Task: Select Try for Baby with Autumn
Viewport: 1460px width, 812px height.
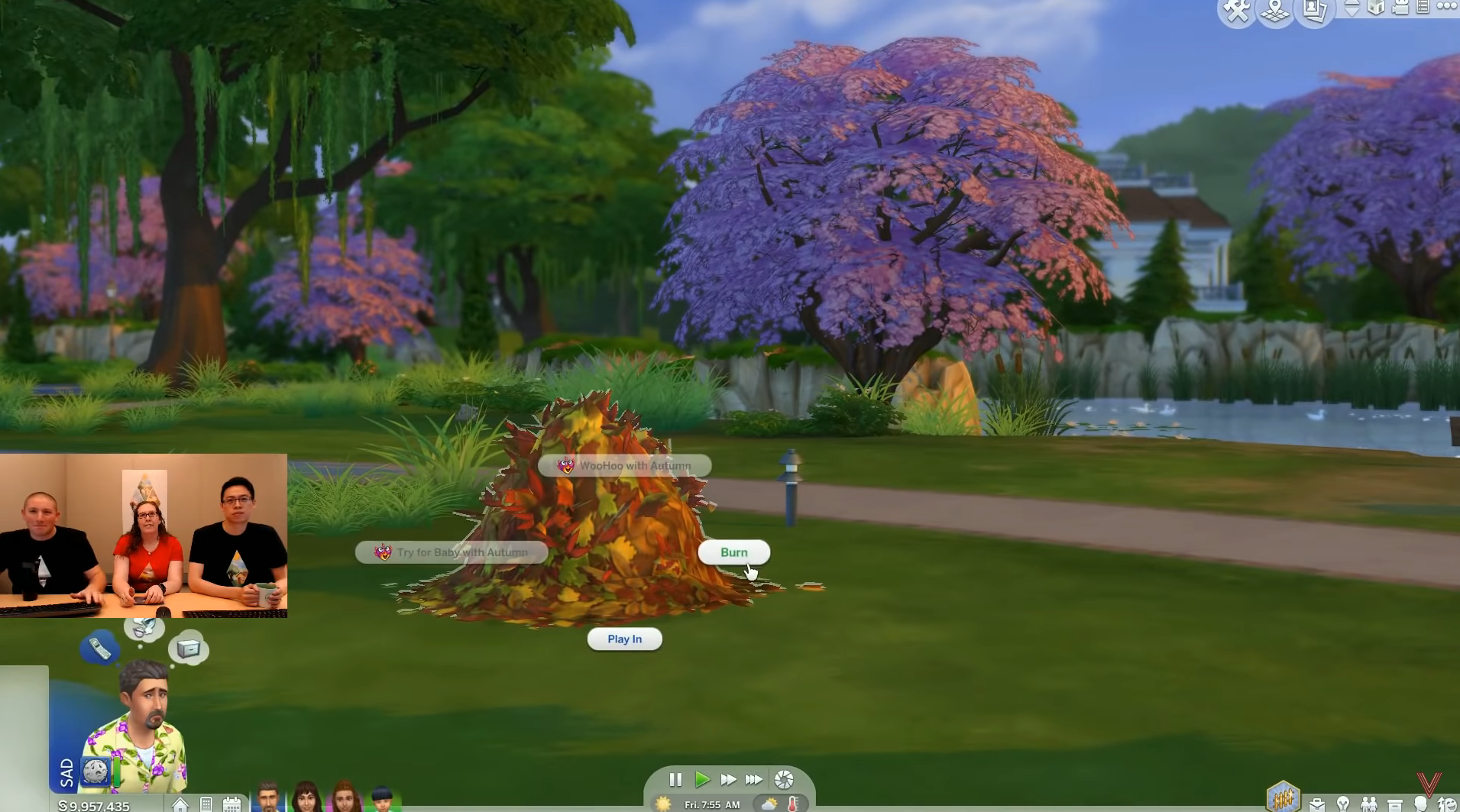Action: pyautogui.click(x=451, y=552)
